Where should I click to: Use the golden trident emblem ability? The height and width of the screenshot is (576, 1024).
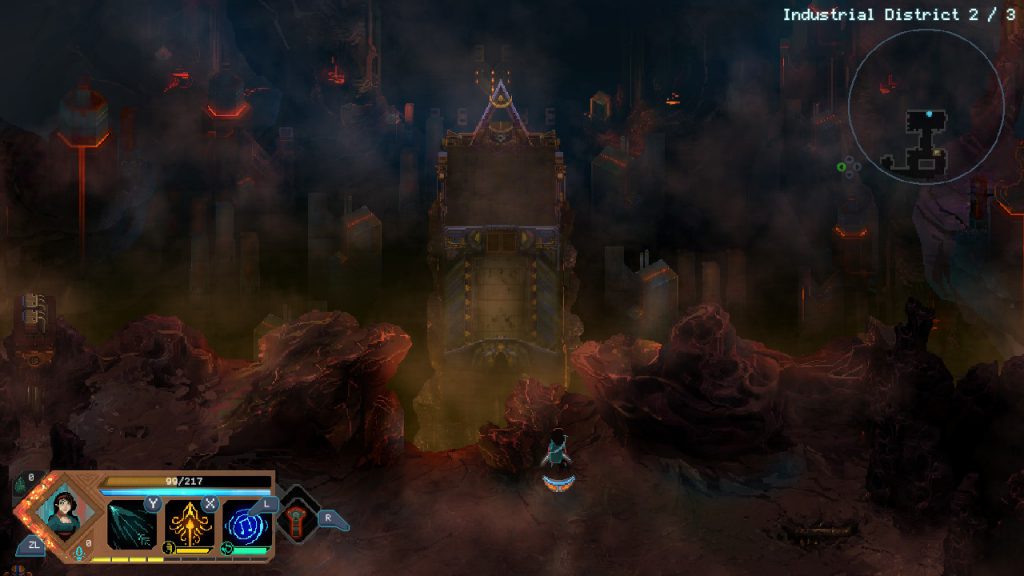[x=189, y=524]
